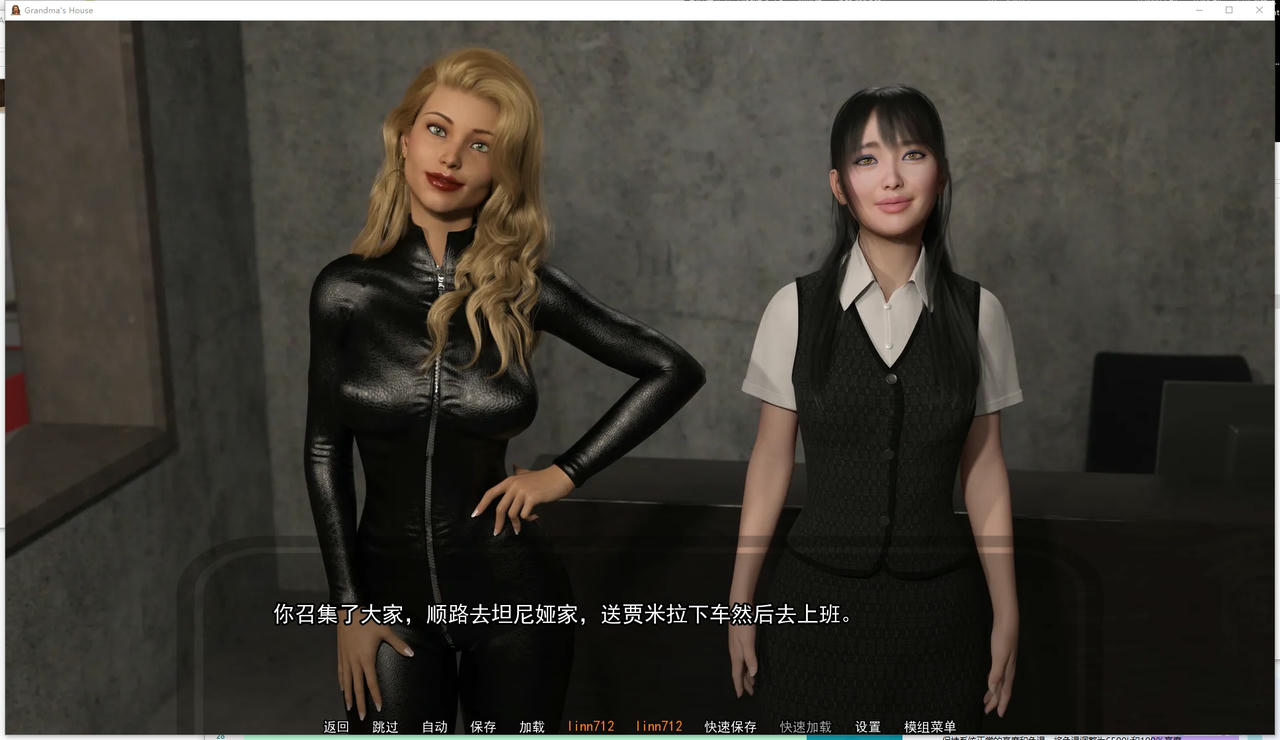1280x740 pixels.
Task: Click the first linn712 label
Action: click(592, 727)
